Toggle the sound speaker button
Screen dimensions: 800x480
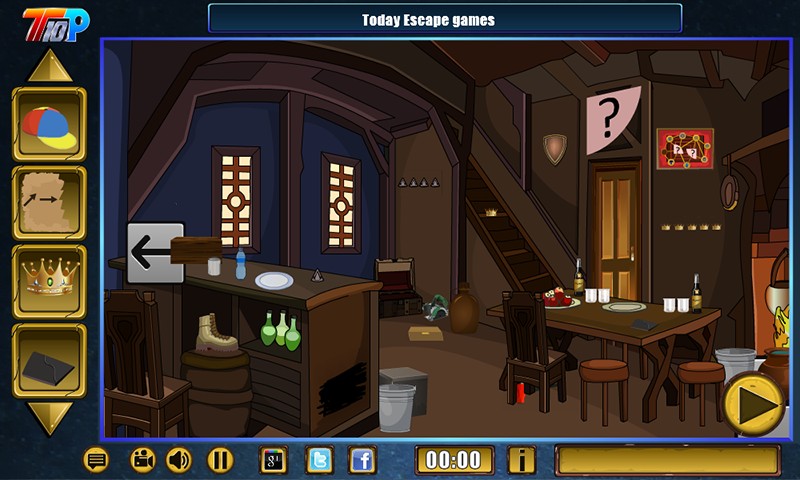coord(180,460)
